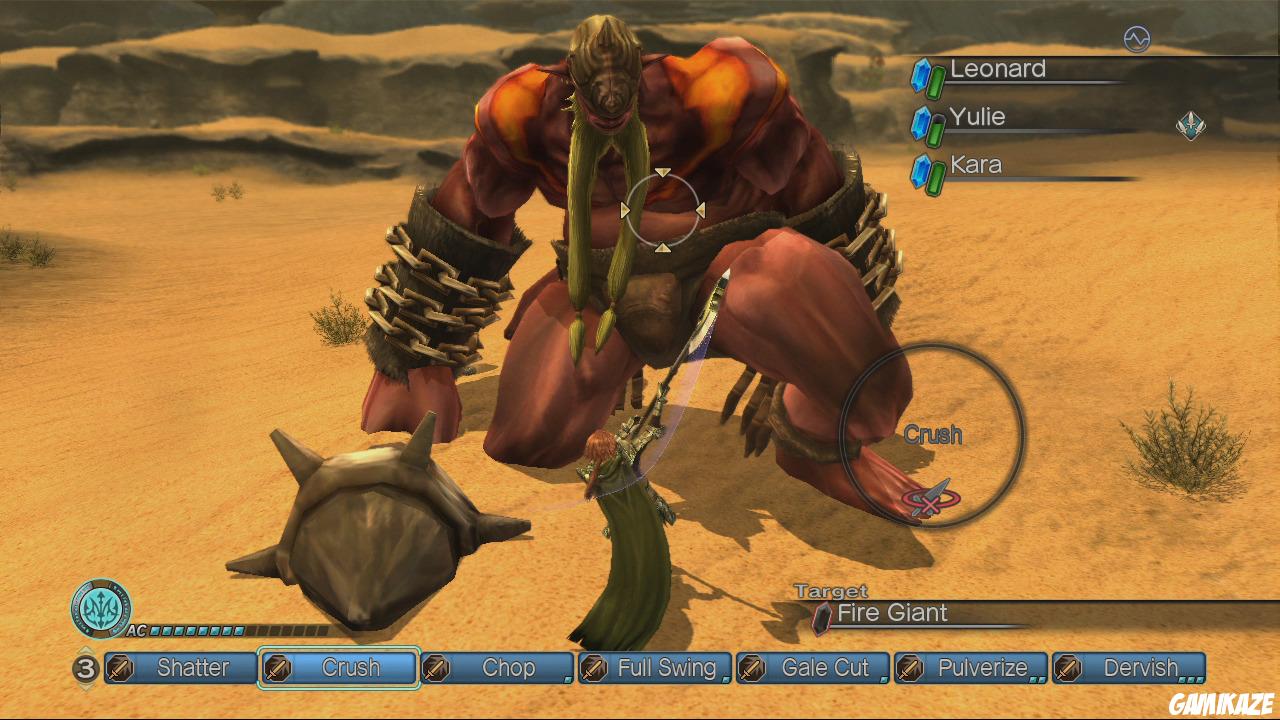Trigger the Dervish skill

[1129, 668]
